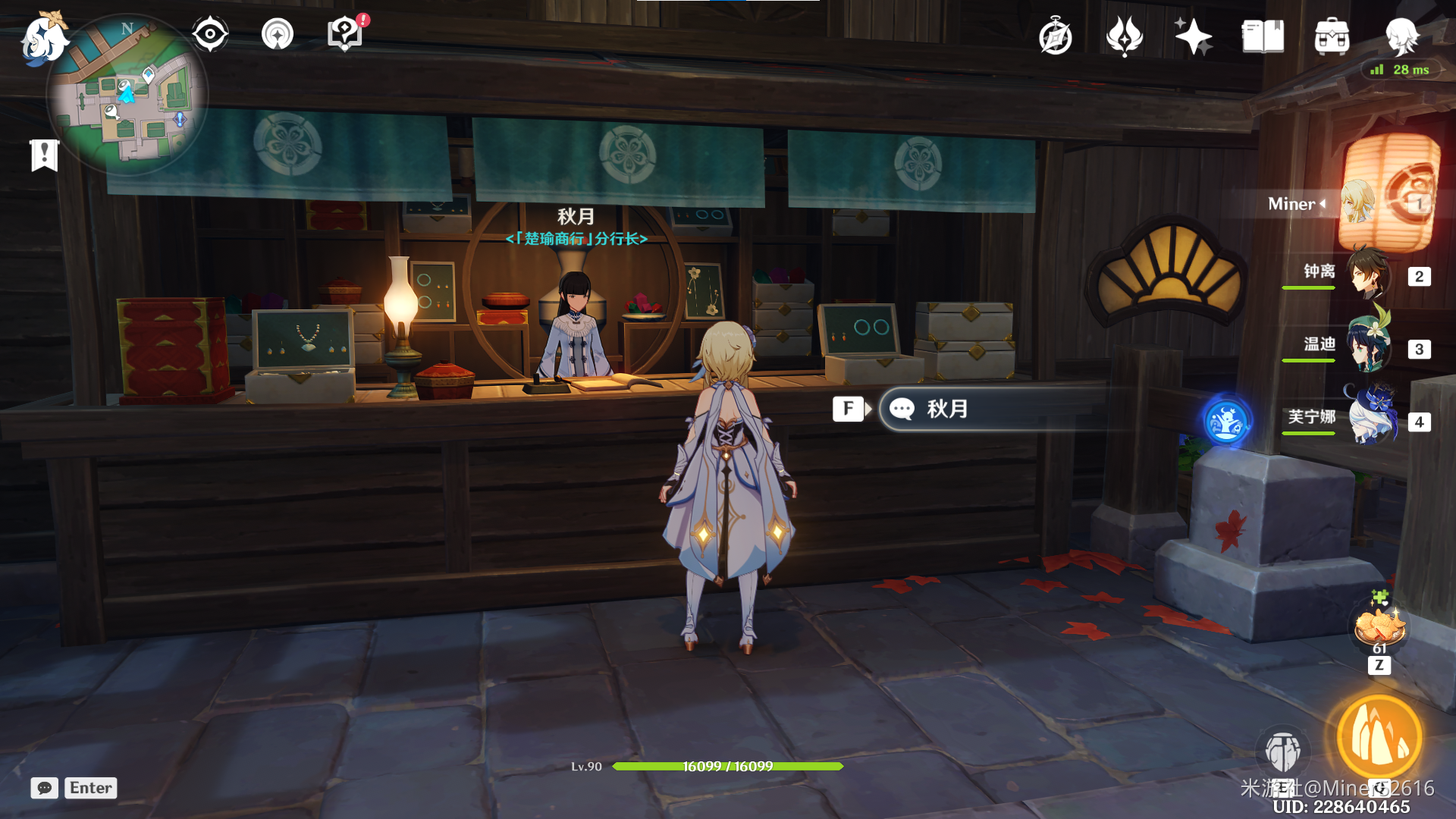Open the character screen icon
Image resolution: width=1456 pixels, height=819 pixels.
1401,36
